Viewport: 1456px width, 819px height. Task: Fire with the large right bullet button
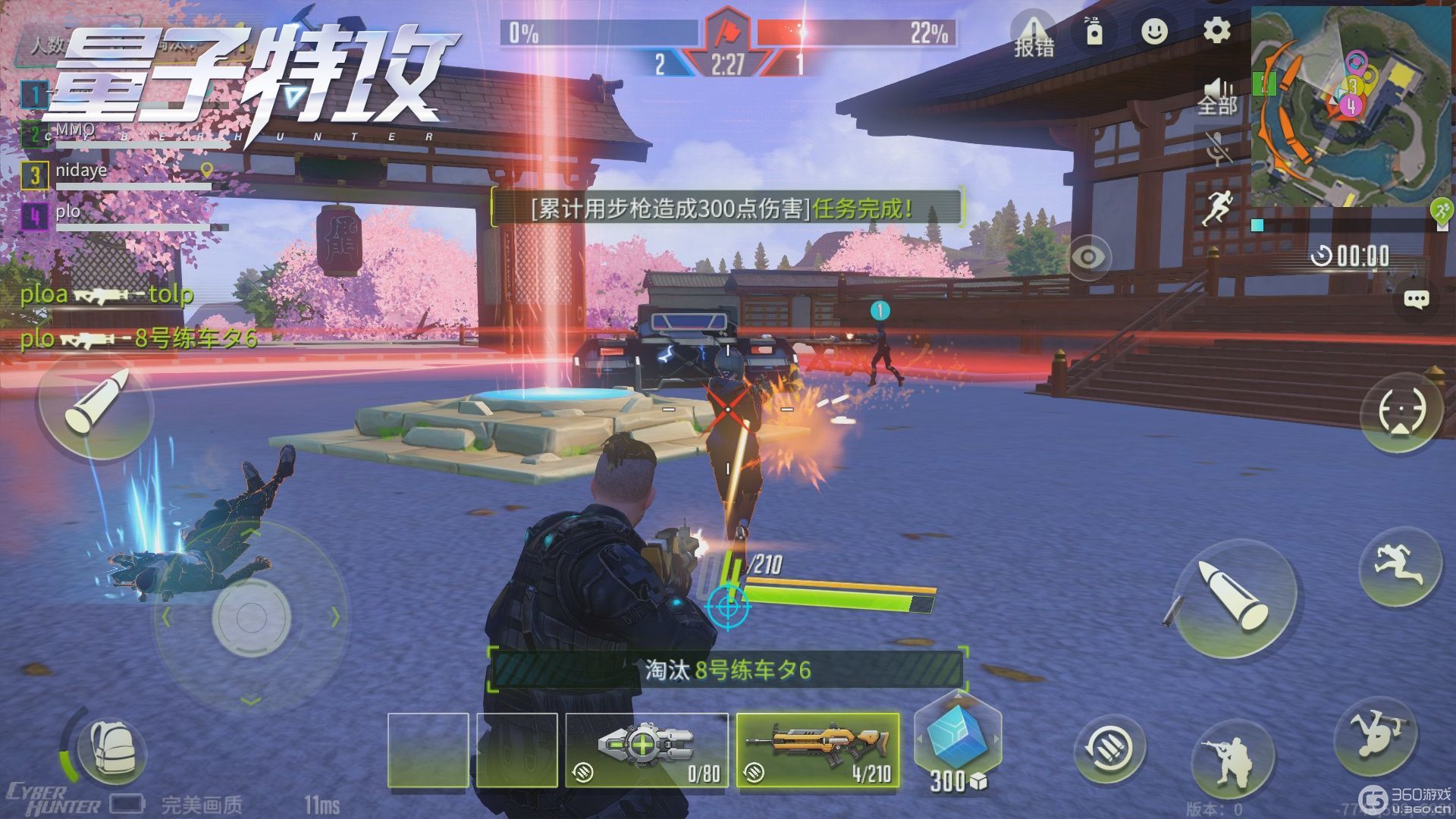[1234, 599]
